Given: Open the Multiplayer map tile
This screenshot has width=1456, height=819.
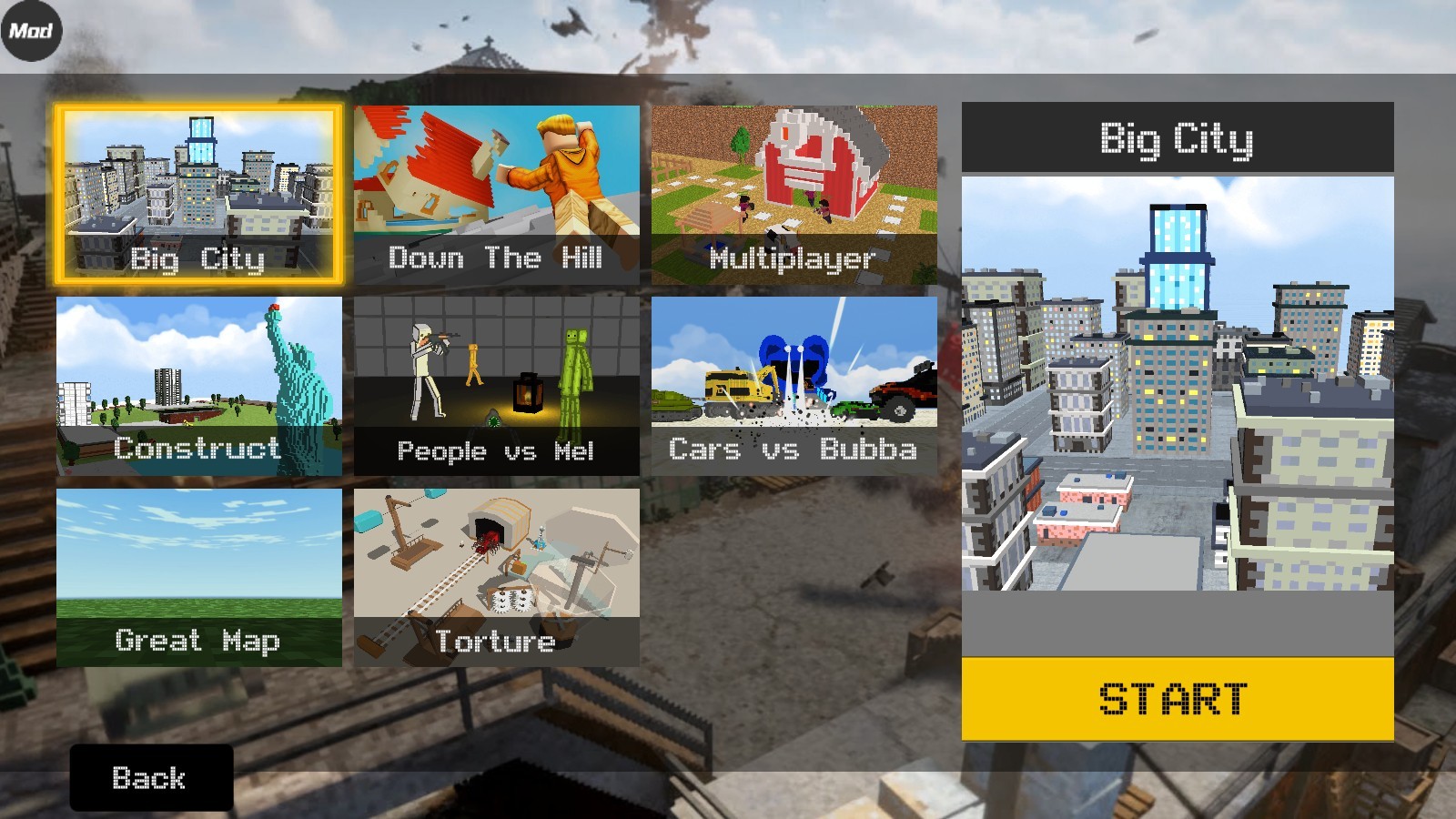Looking at the screenshot, I should [x=794, y=195].
